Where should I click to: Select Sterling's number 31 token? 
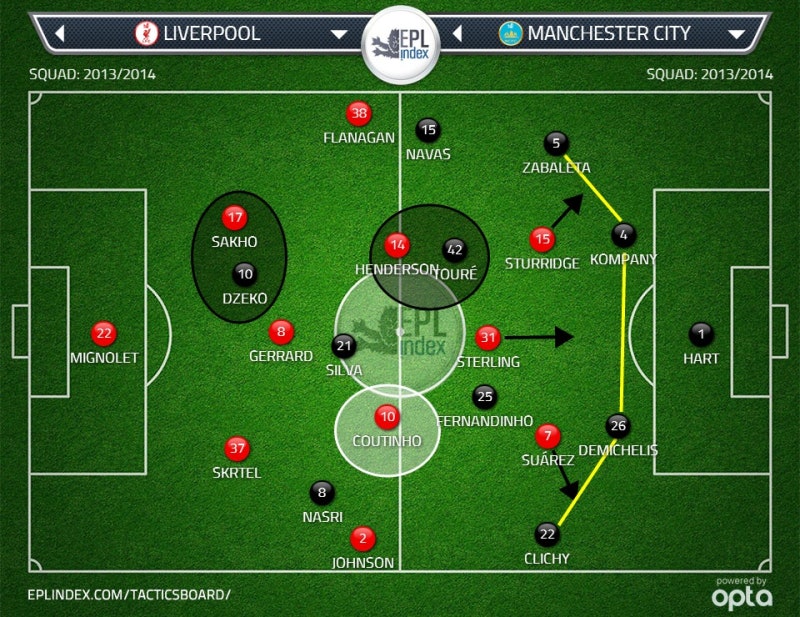[487, 337]
